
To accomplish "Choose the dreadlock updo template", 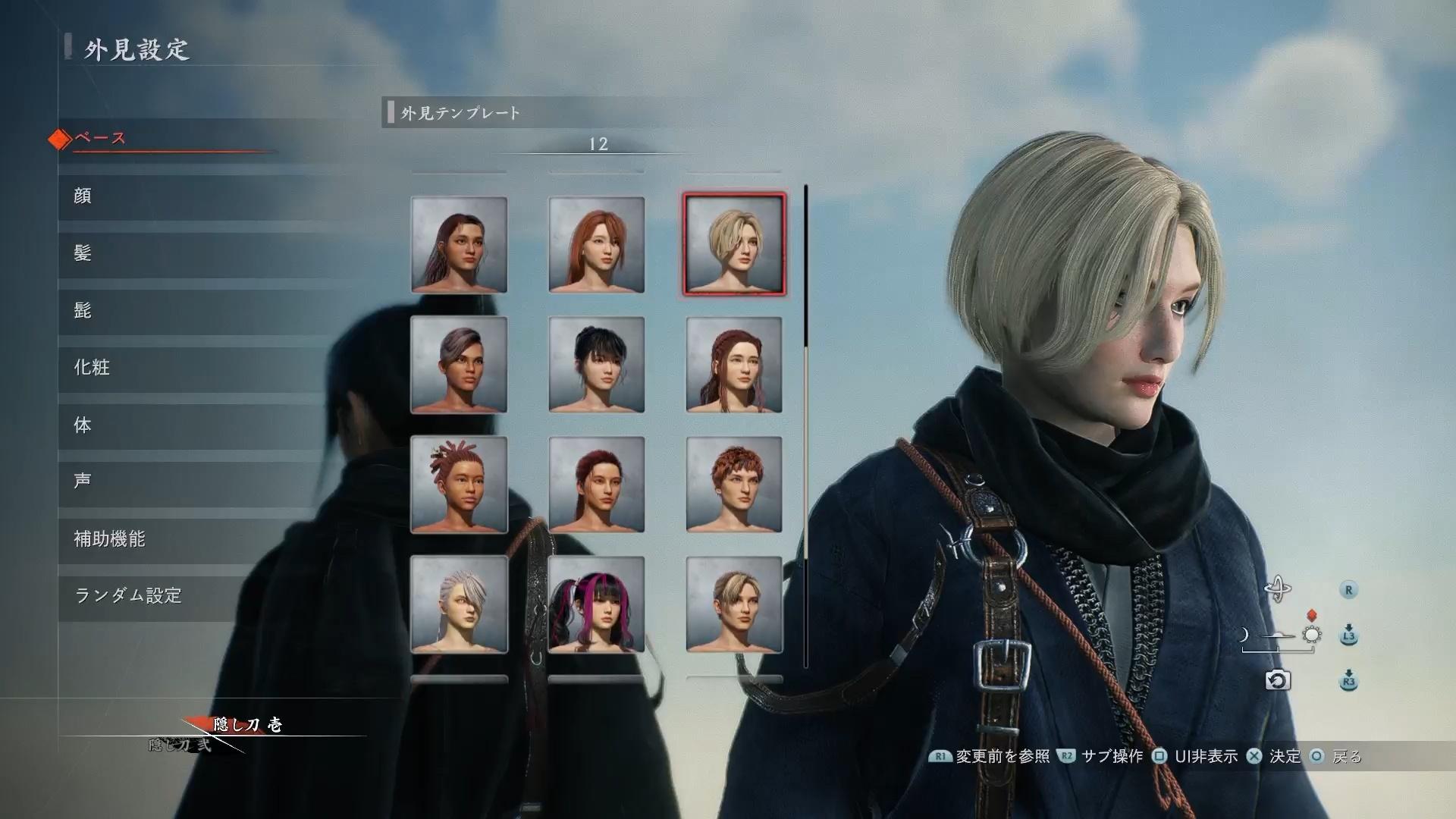I will [x=459, y=485].
